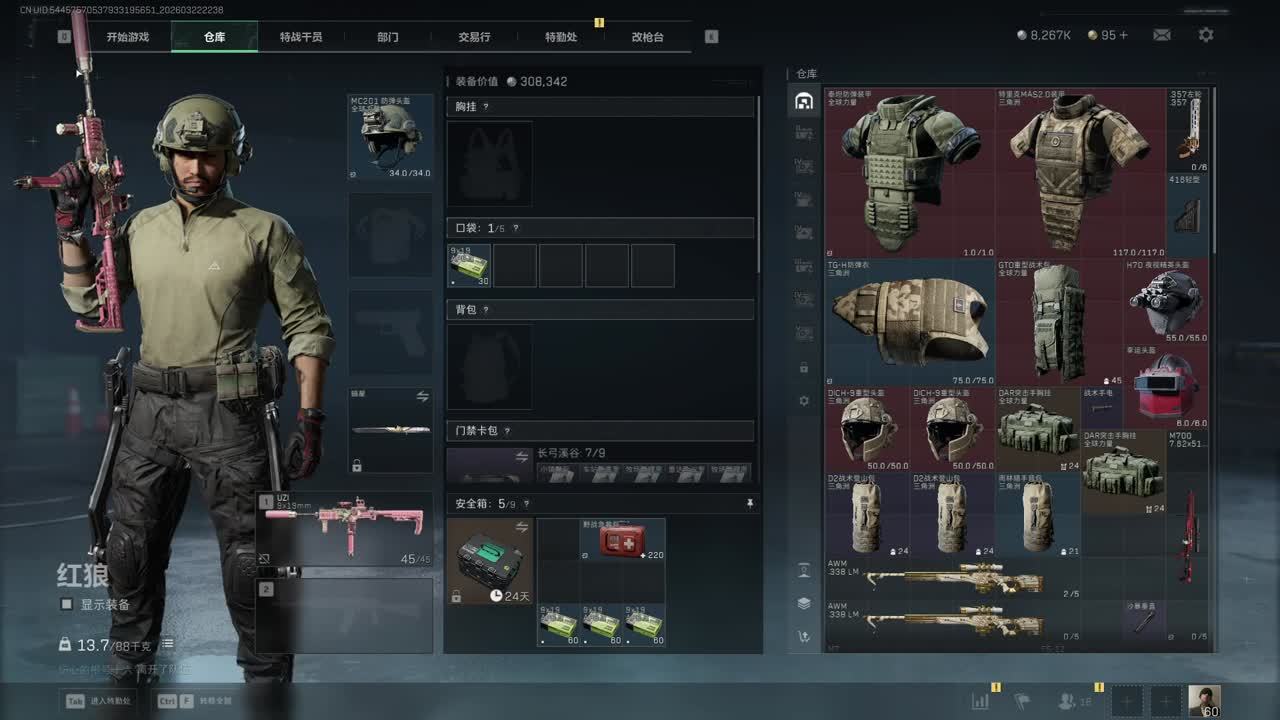This screenshot has height=720, width=1280.
Task: Open the 开始游戏 tab
Action: click(128, 37)
